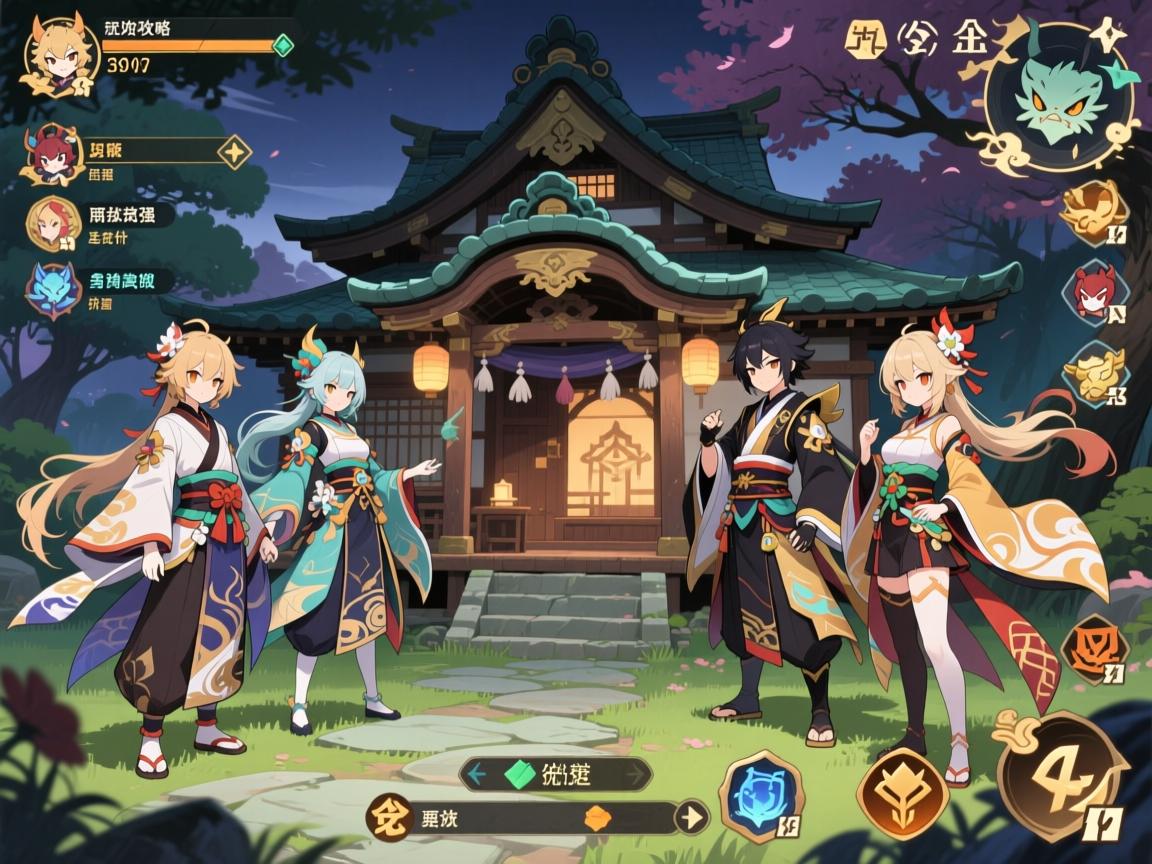The width and height of the screenshot is (1152, 864).
Task: Open the green demon mask portrait circle
Action: click(x=1059, y=98)
